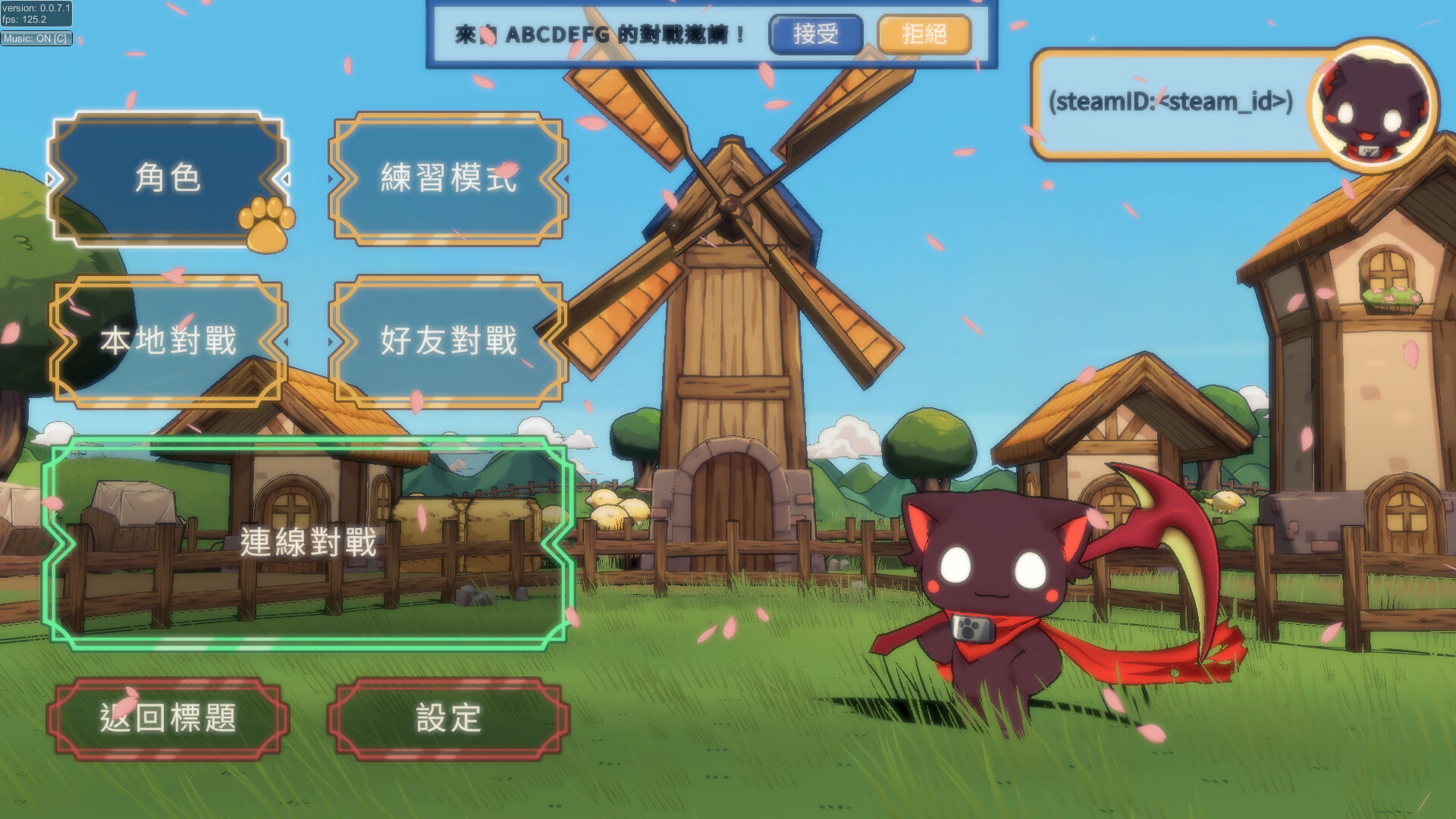
Task: Start a 本地對戰 local battle
Action: (168, 343)
